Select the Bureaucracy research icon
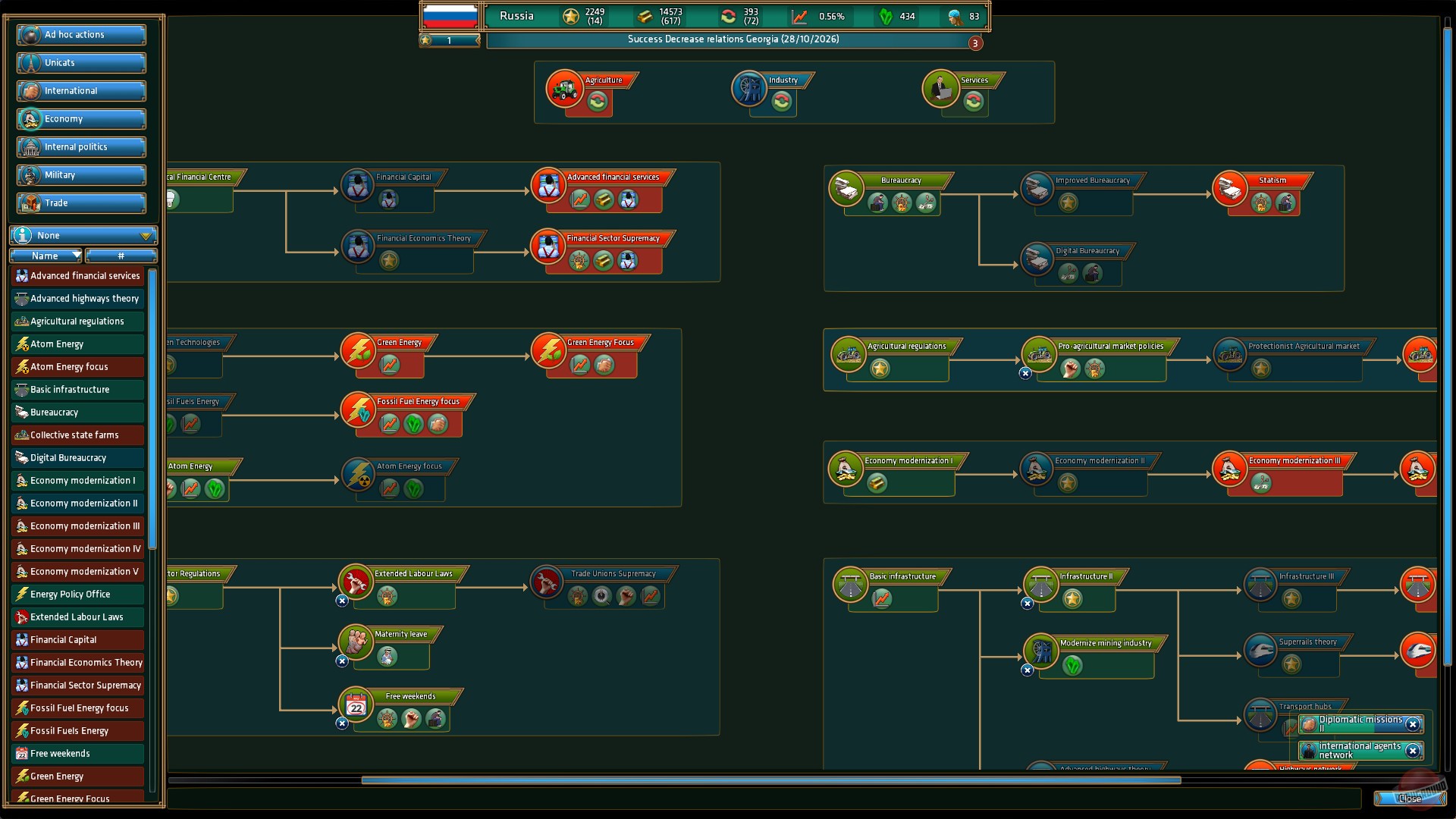This screenshot has width=1456, height=819. pos(848,189)
